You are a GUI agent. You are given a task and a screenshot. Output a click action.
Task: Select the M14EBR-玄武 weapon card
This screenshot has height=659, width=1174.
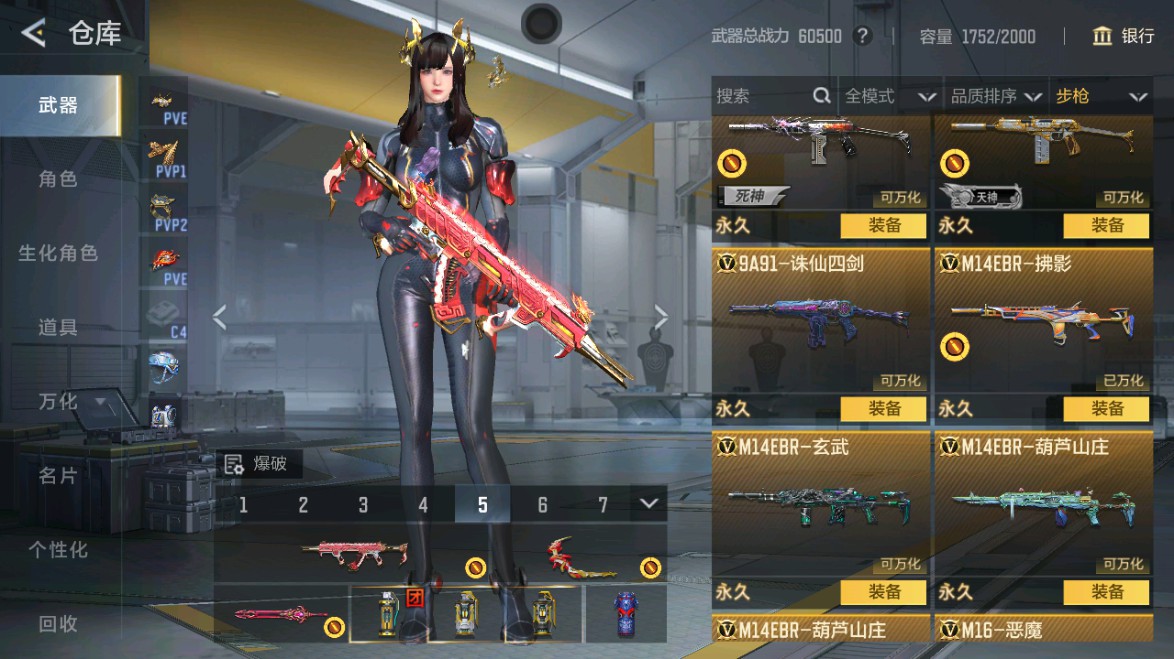click(820, 505)
